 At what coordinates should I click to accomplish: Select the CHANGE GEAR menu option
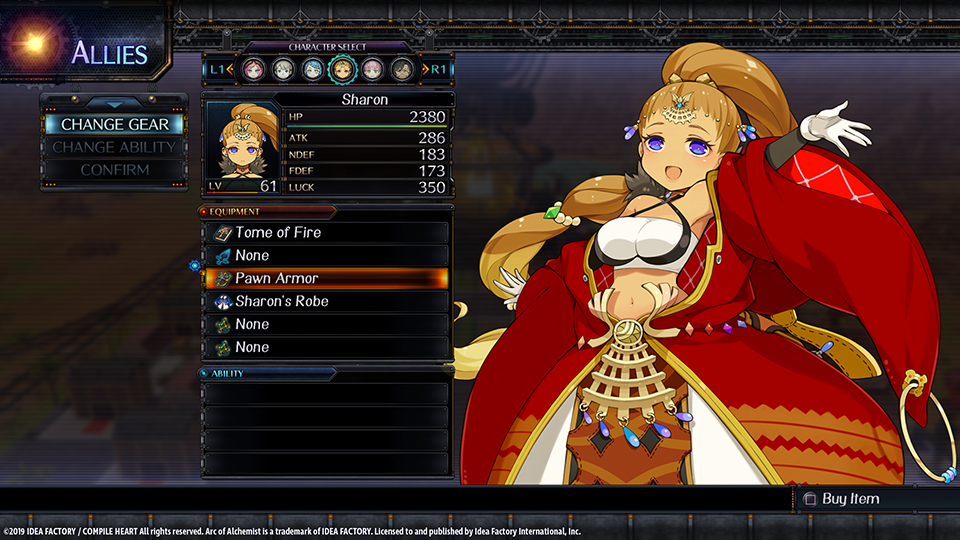coord(114,125)
